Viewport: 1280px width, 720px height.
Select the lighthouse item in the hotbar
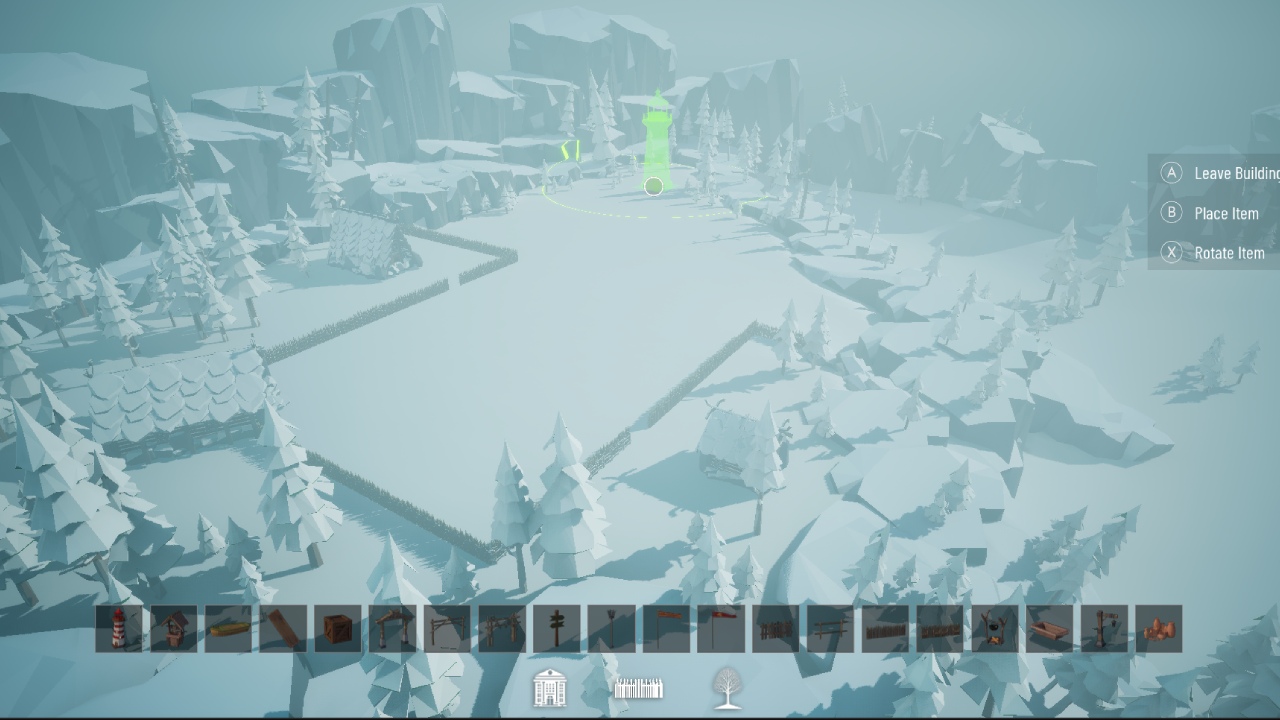click(118, 630)
